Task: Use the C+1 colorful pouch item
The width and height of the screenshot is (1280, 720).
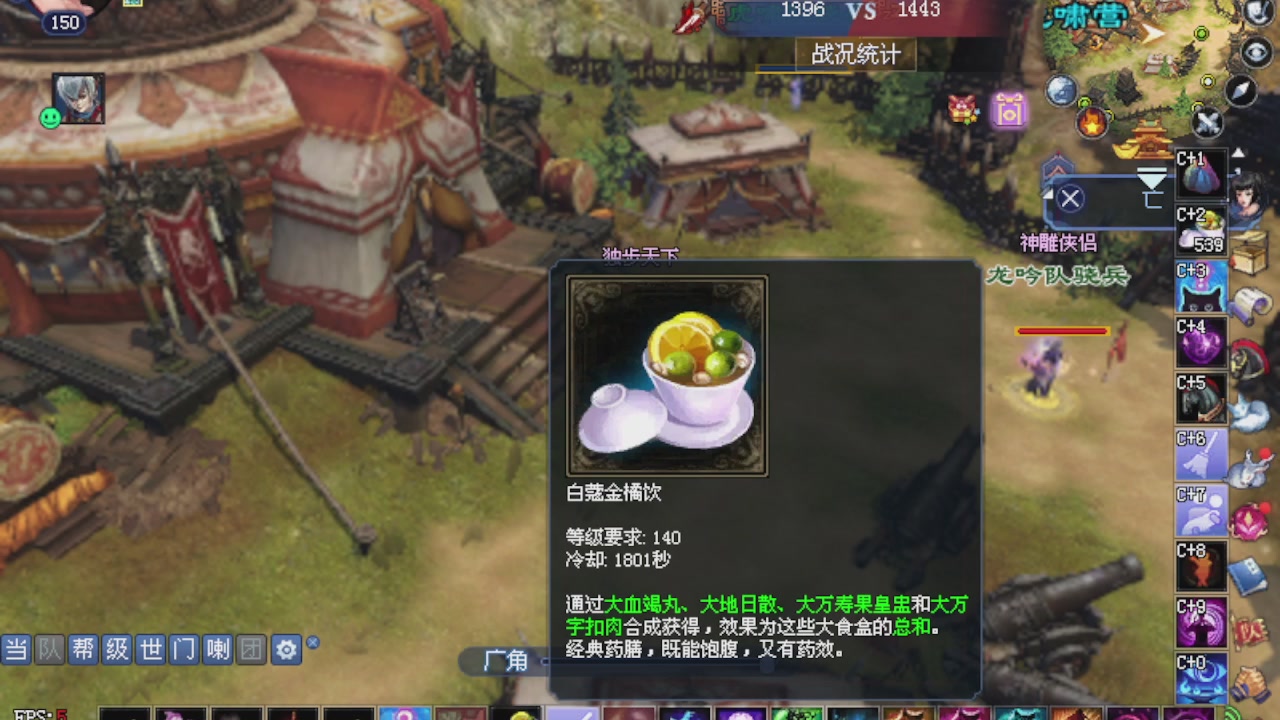Action: pyautogui.click(x=1200, y=175)
